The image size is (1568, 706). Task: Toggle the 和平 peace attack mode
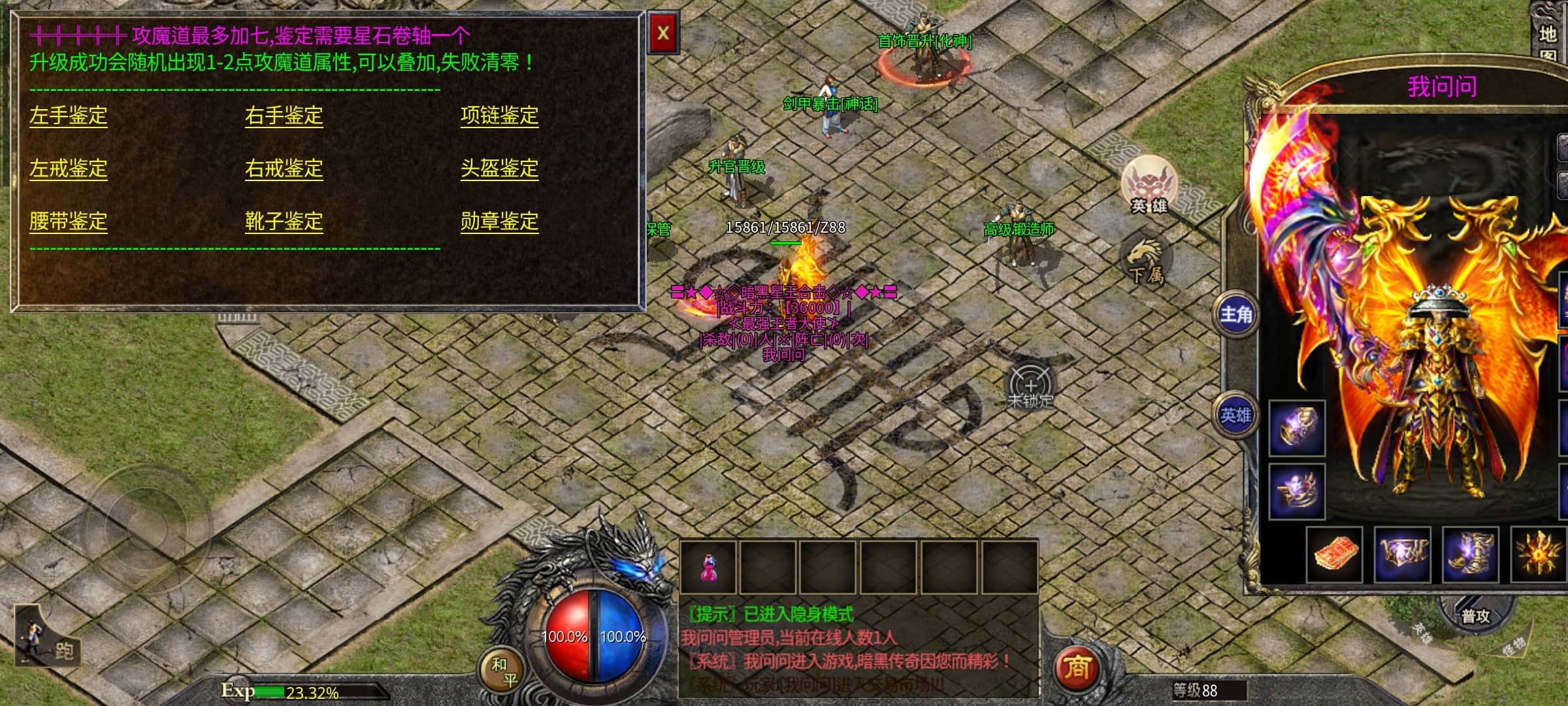[504, 672]
